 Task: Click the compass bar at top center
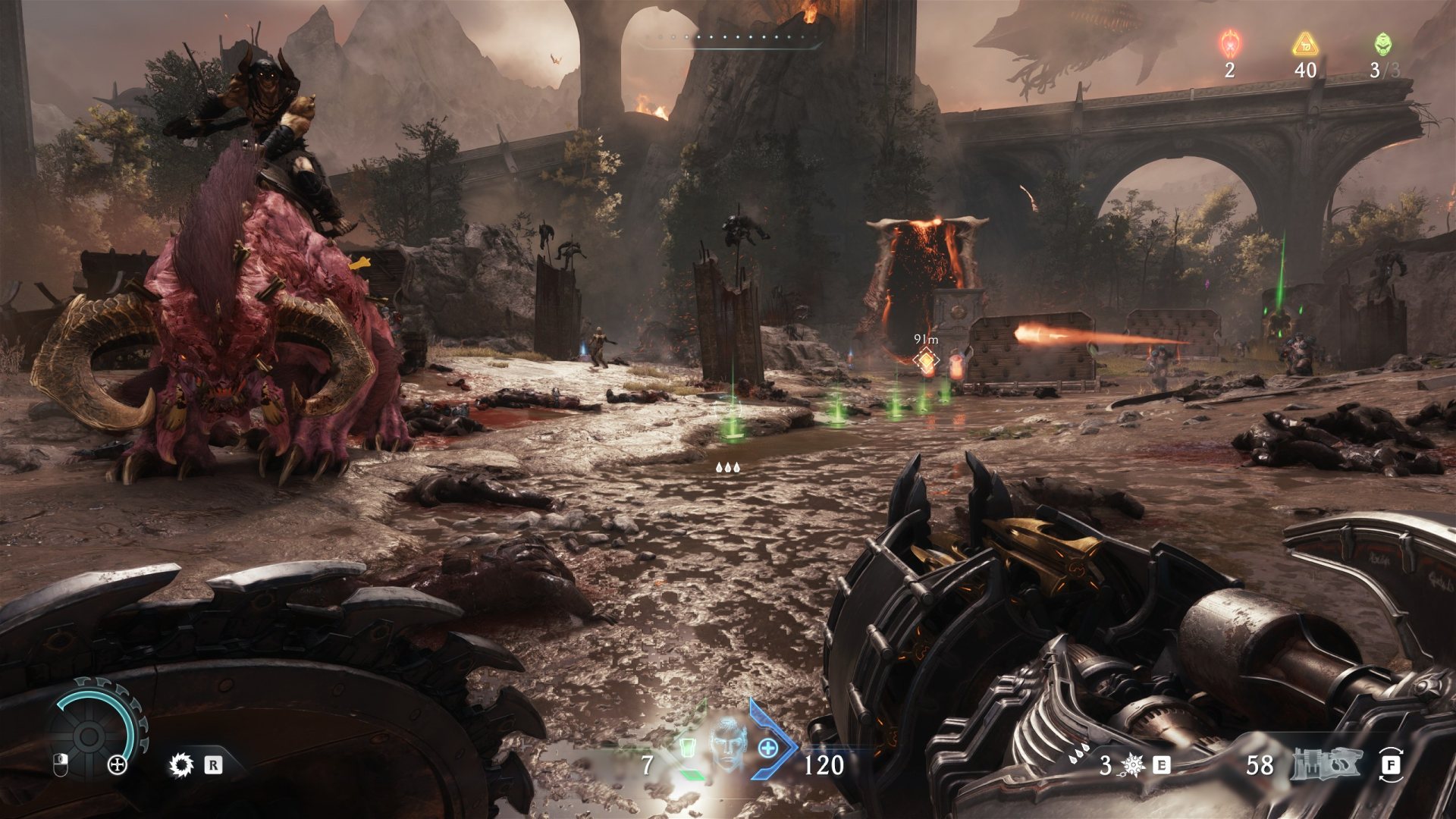coord(730,39)
